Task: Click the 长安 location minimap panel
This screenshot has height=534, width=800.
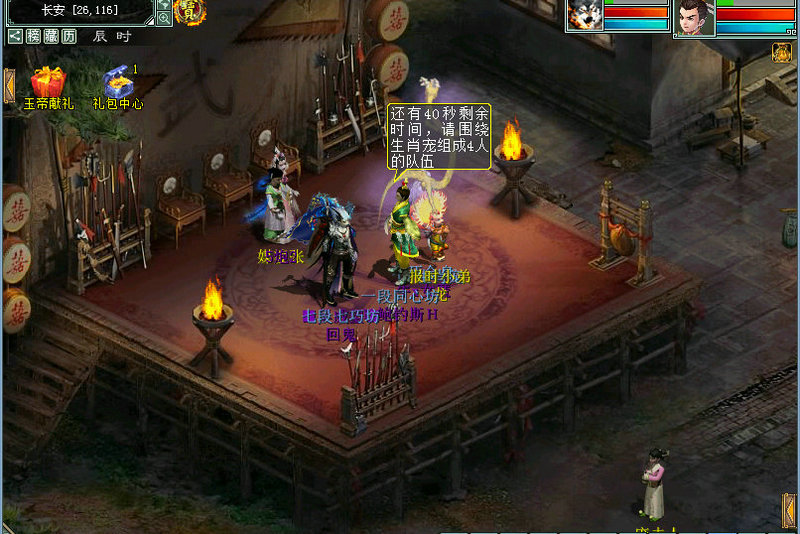Action: (x=78, y=11)
